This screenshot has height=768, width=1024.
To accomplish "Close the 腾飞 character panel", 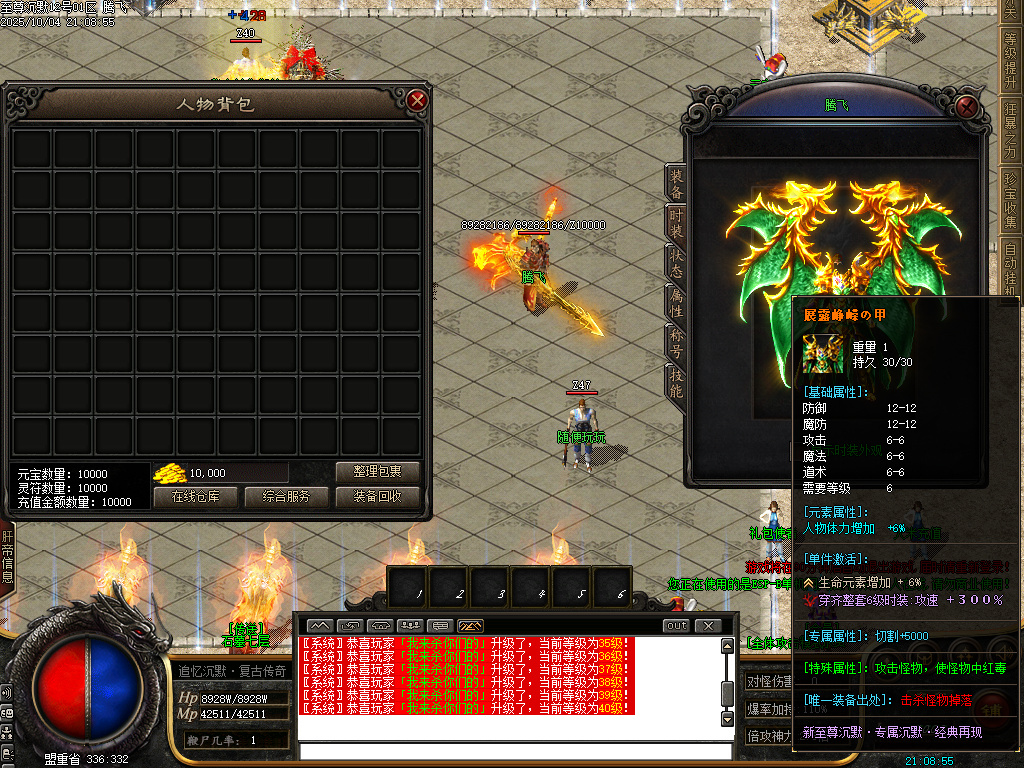I will tap(965, 106).
